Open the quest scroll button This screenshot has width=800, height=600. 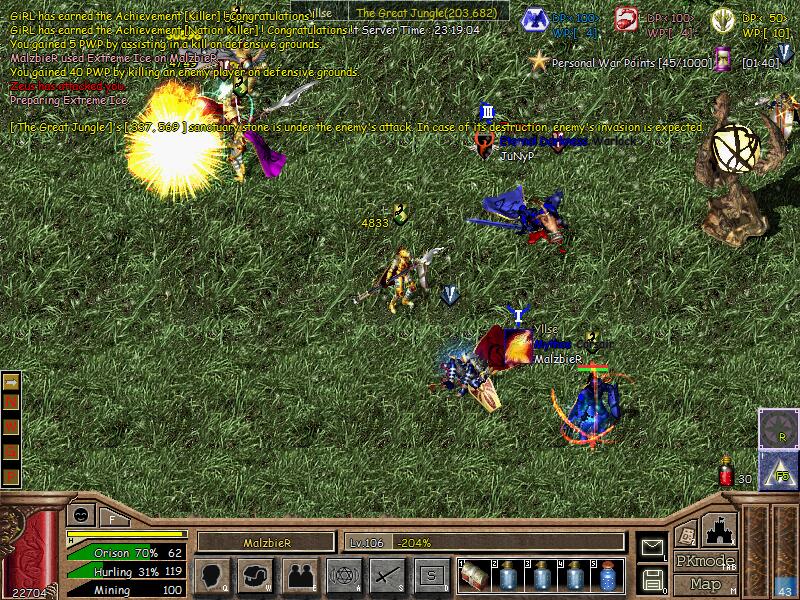click(x=686, y=534)
